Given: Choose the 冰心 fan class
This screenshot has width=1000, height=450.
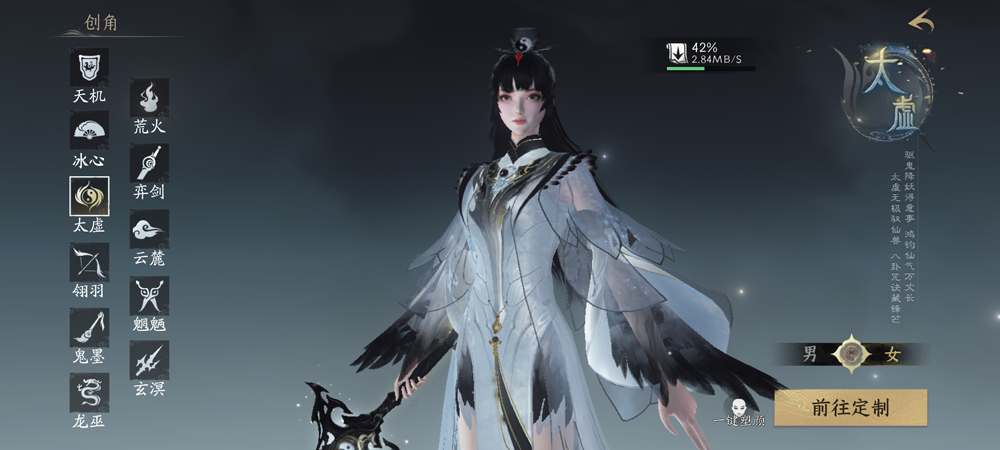Looking at the screenshot, I should click(x=89, y=131).
